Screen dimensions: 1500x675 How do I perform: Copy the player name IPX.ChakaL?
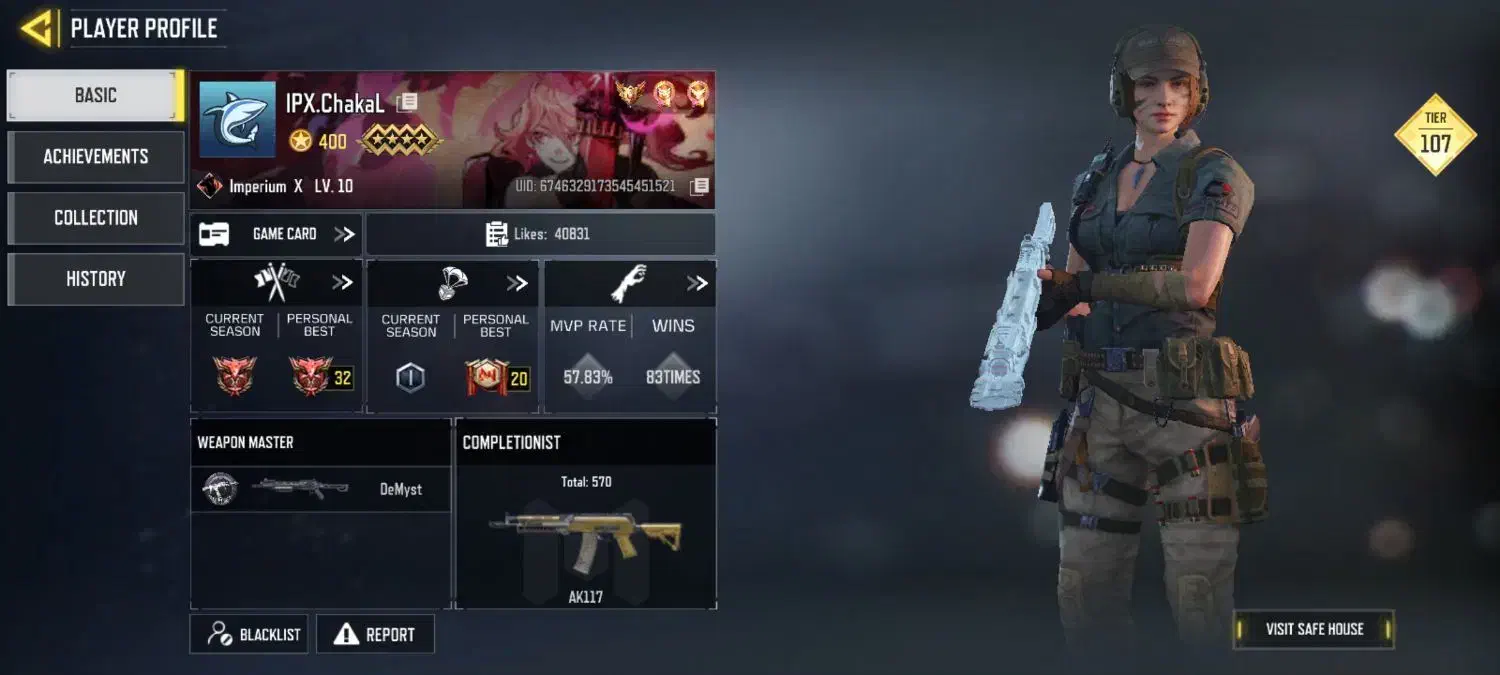coord(407,103)
